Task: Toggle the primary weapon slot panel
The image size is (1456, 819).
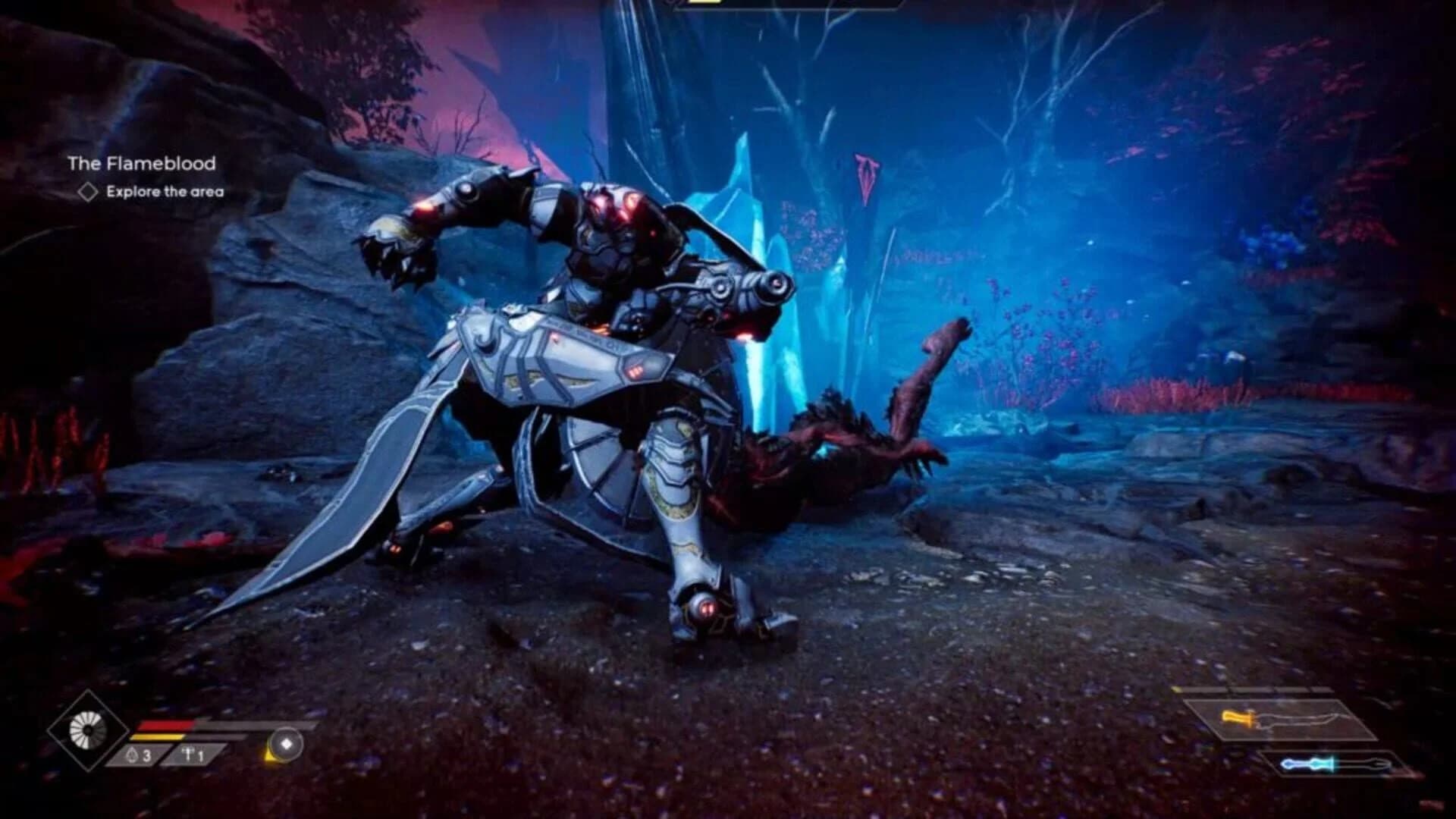Action: coord(1282,718)
